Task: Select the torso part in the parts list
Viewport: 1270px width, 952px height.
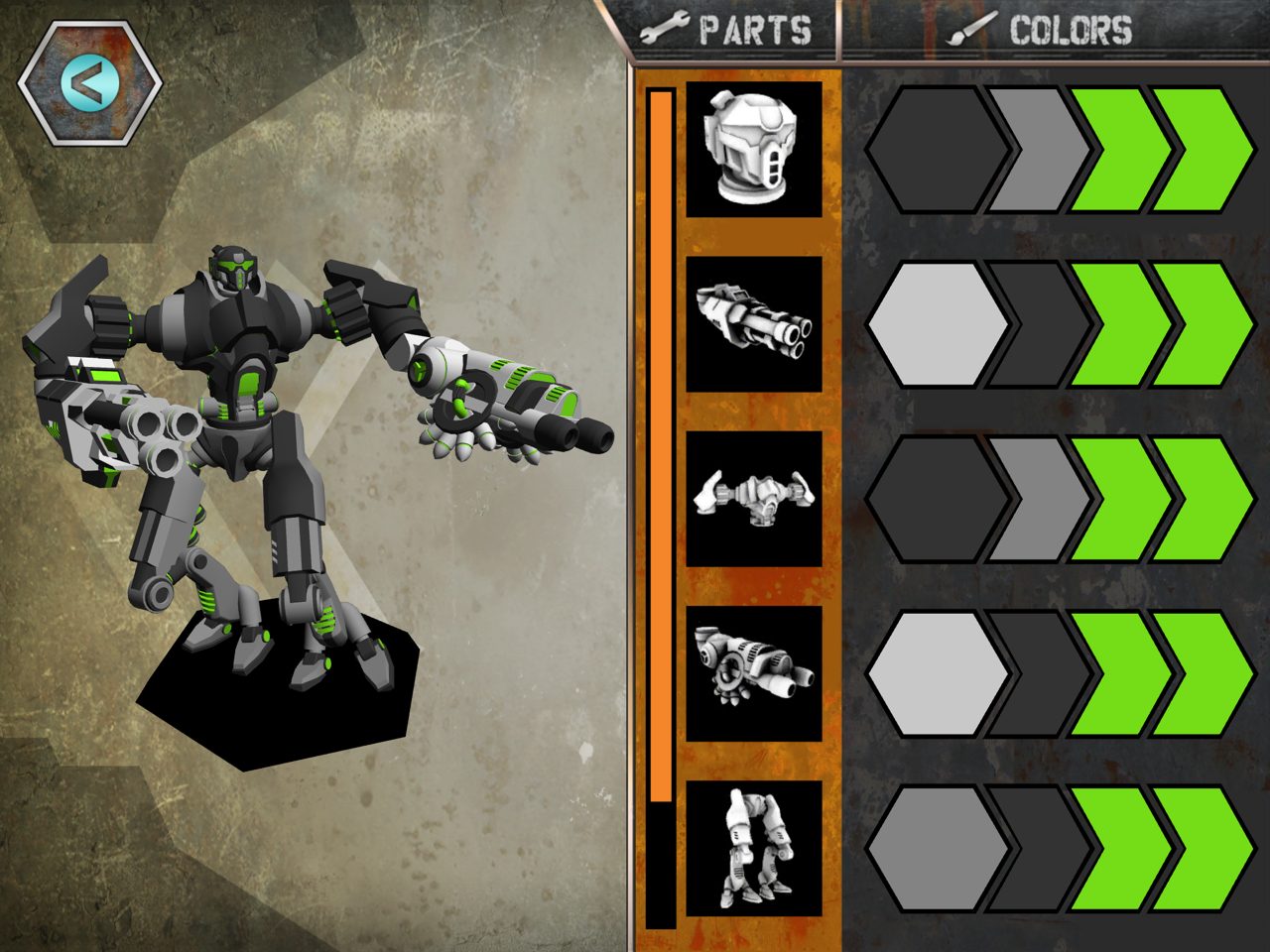Action: (752, 502)
